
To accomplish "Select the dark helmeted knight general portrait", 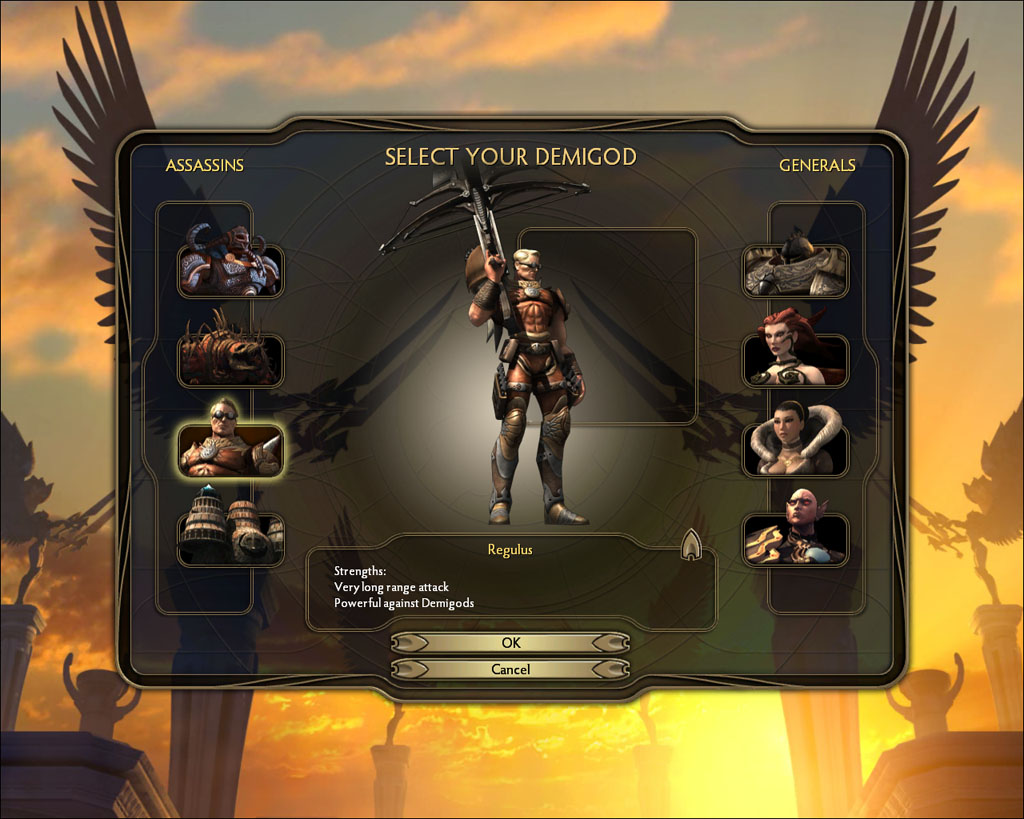I will (x=795, y=270).
